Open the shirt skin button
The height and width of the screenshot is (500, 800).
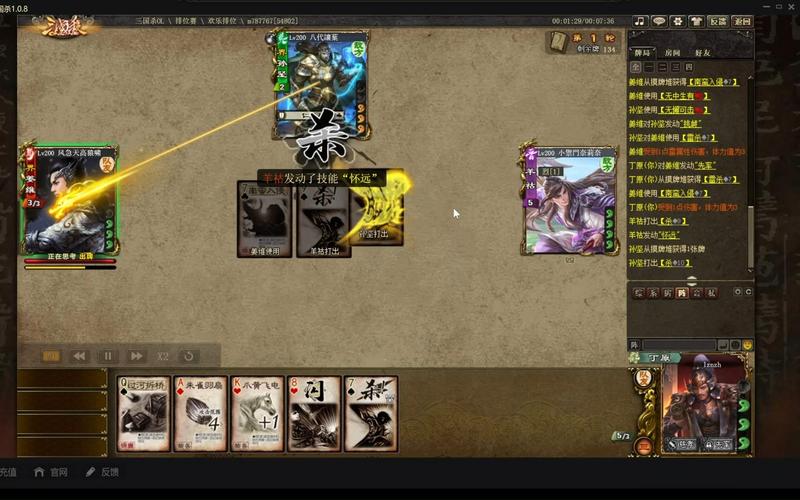point(696,21)
